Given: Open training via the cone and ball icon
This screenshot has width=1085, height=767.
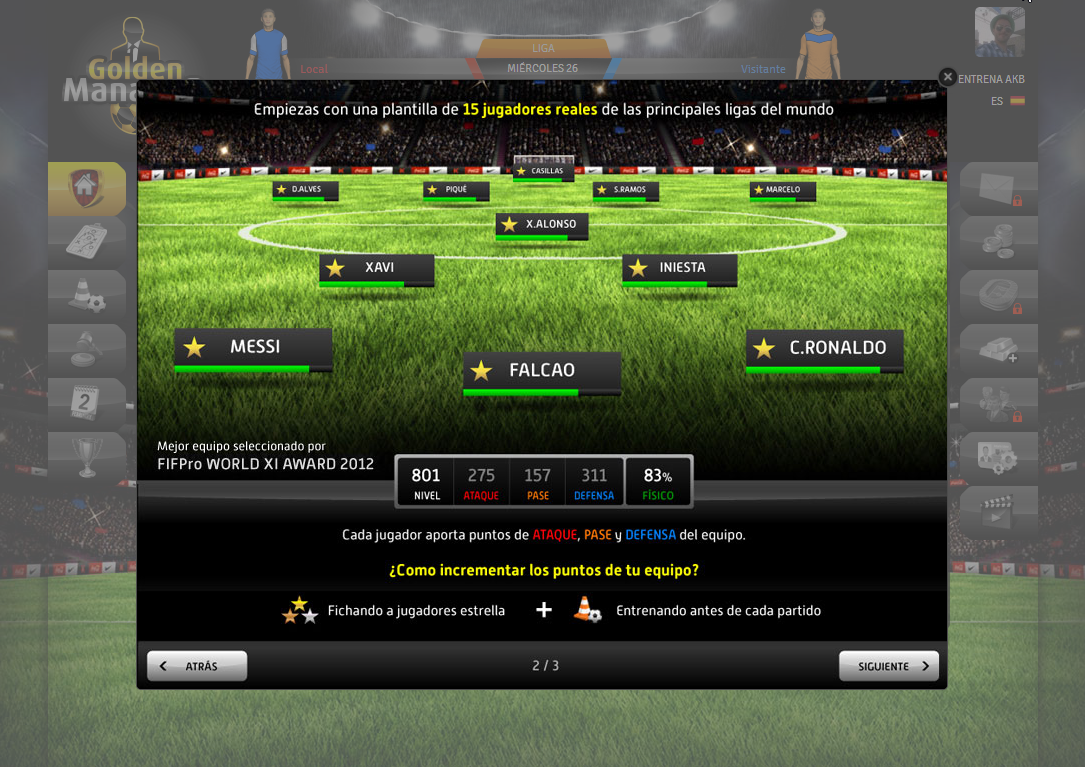Looking at the screenshot, I should (86, 295).
